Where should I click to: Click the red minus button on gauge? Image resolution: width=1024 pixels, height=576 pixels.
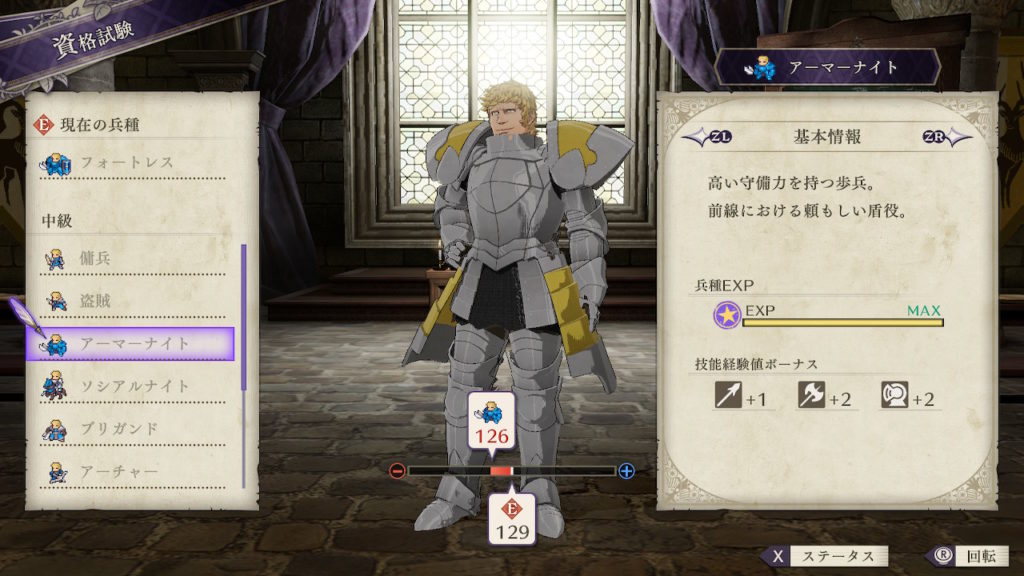point(397,471)
